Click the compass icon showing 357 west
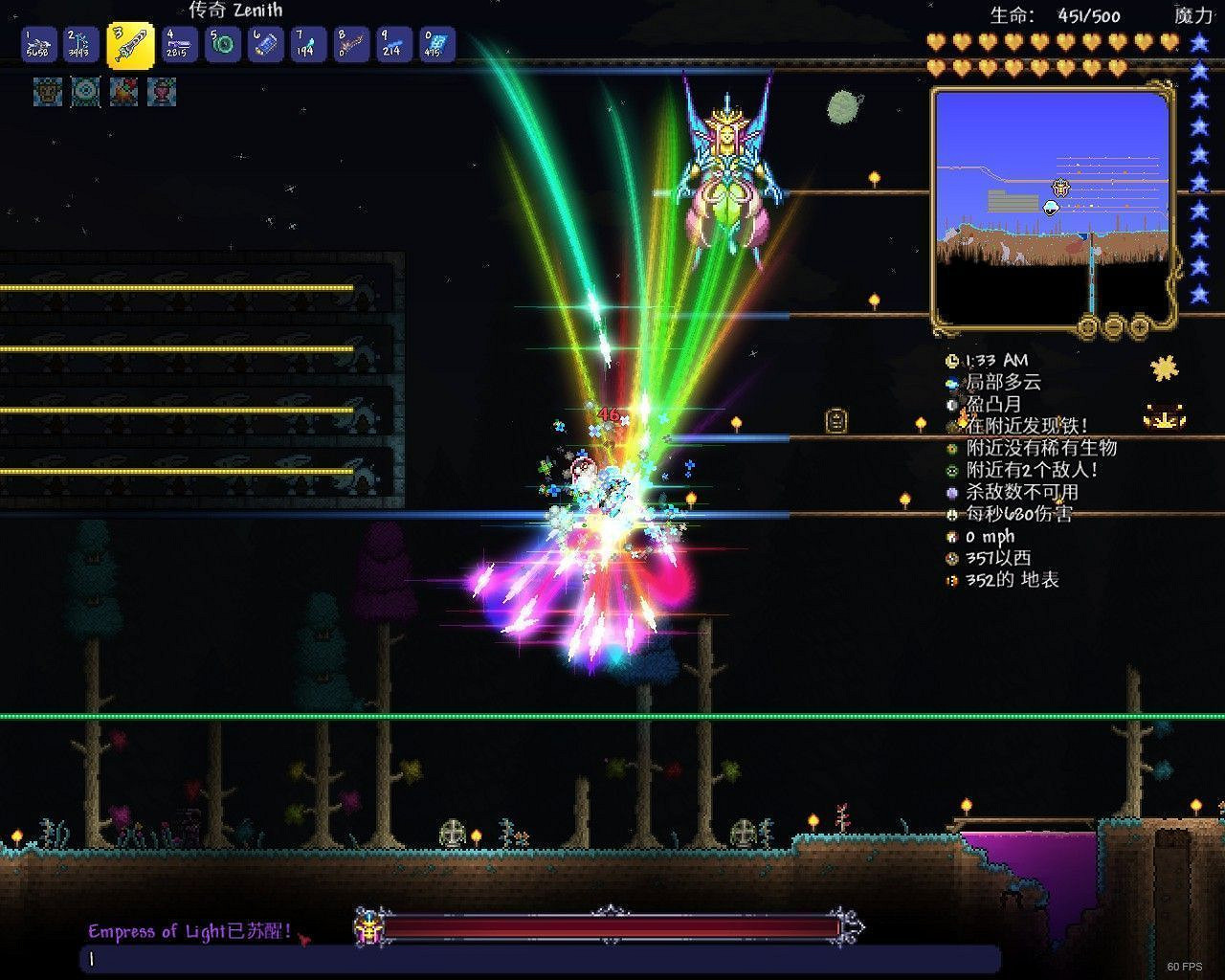 [x=951, y=558]
